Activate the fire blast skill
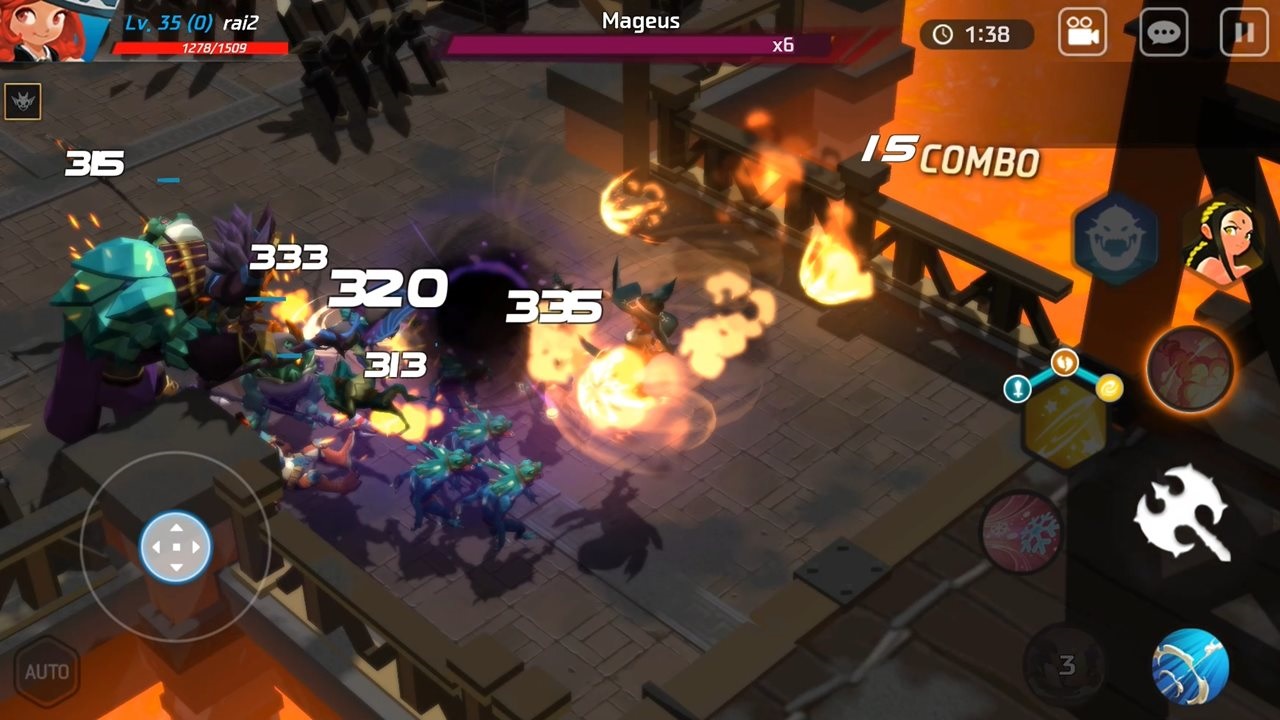The image size is (1280, 720). (1190, 368)
